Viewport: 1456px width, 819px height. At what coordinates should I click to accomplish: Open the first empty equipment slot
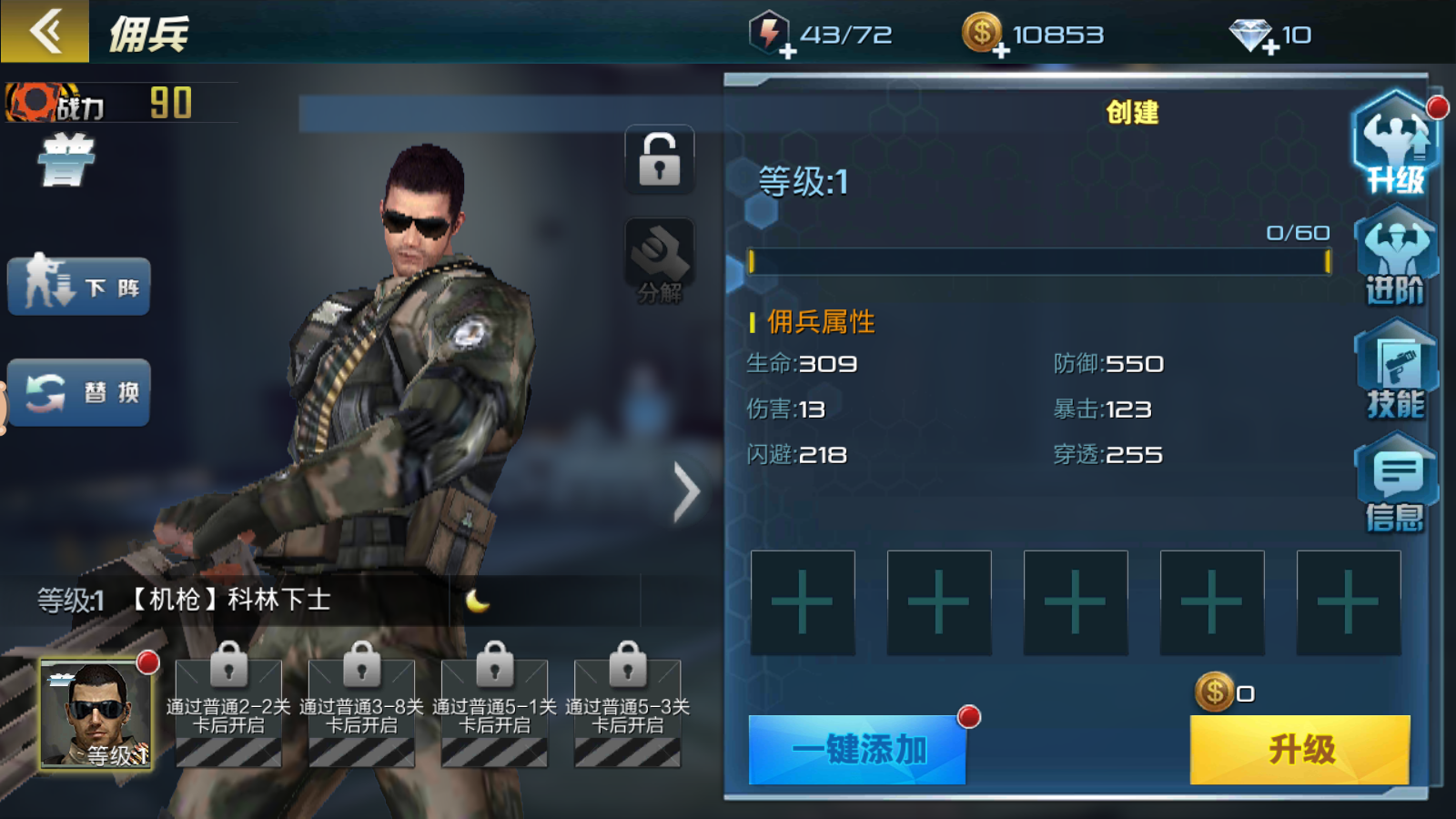click(x=802, y=602)
